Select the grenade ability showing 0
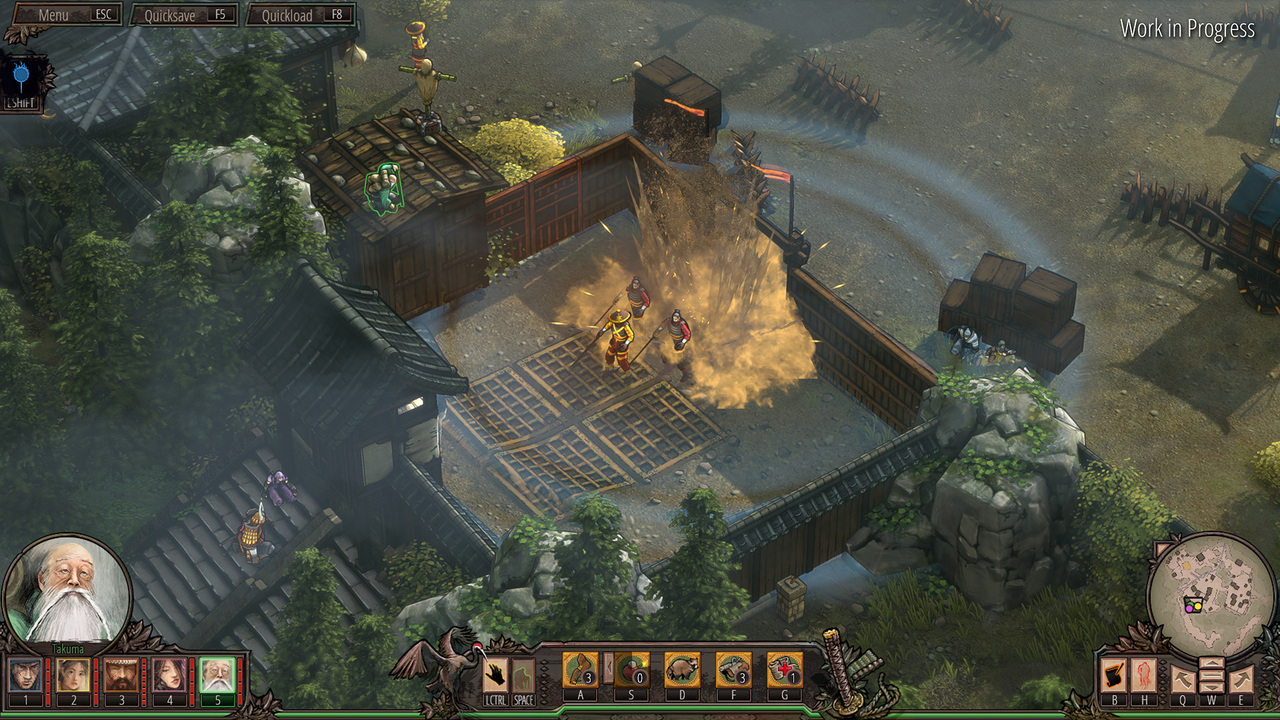Viewport: 1280px width, 720px height. point(631,670)
